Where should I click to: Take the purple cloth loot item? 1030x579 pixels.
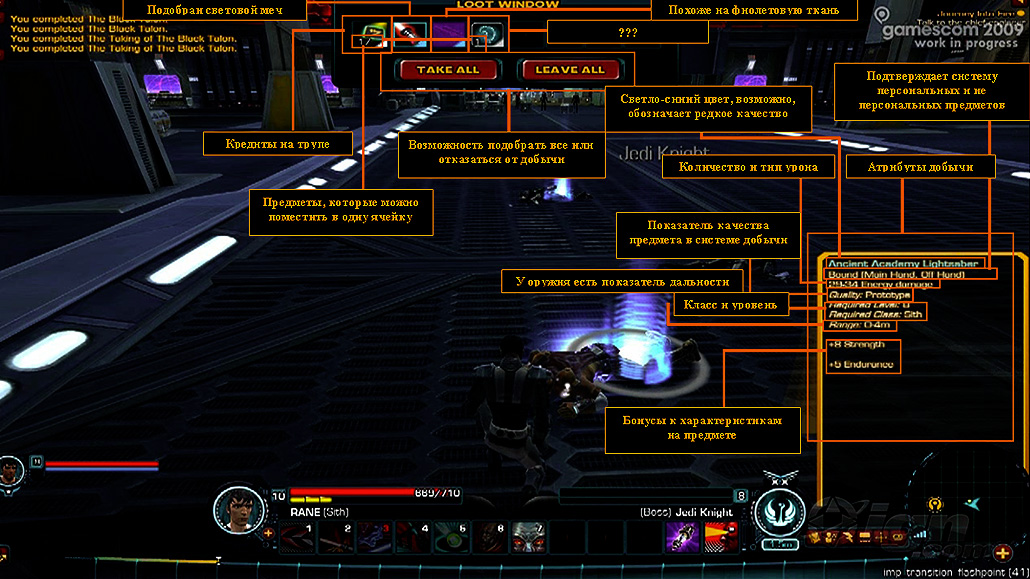pyautogui.click(x=449, y=35)
